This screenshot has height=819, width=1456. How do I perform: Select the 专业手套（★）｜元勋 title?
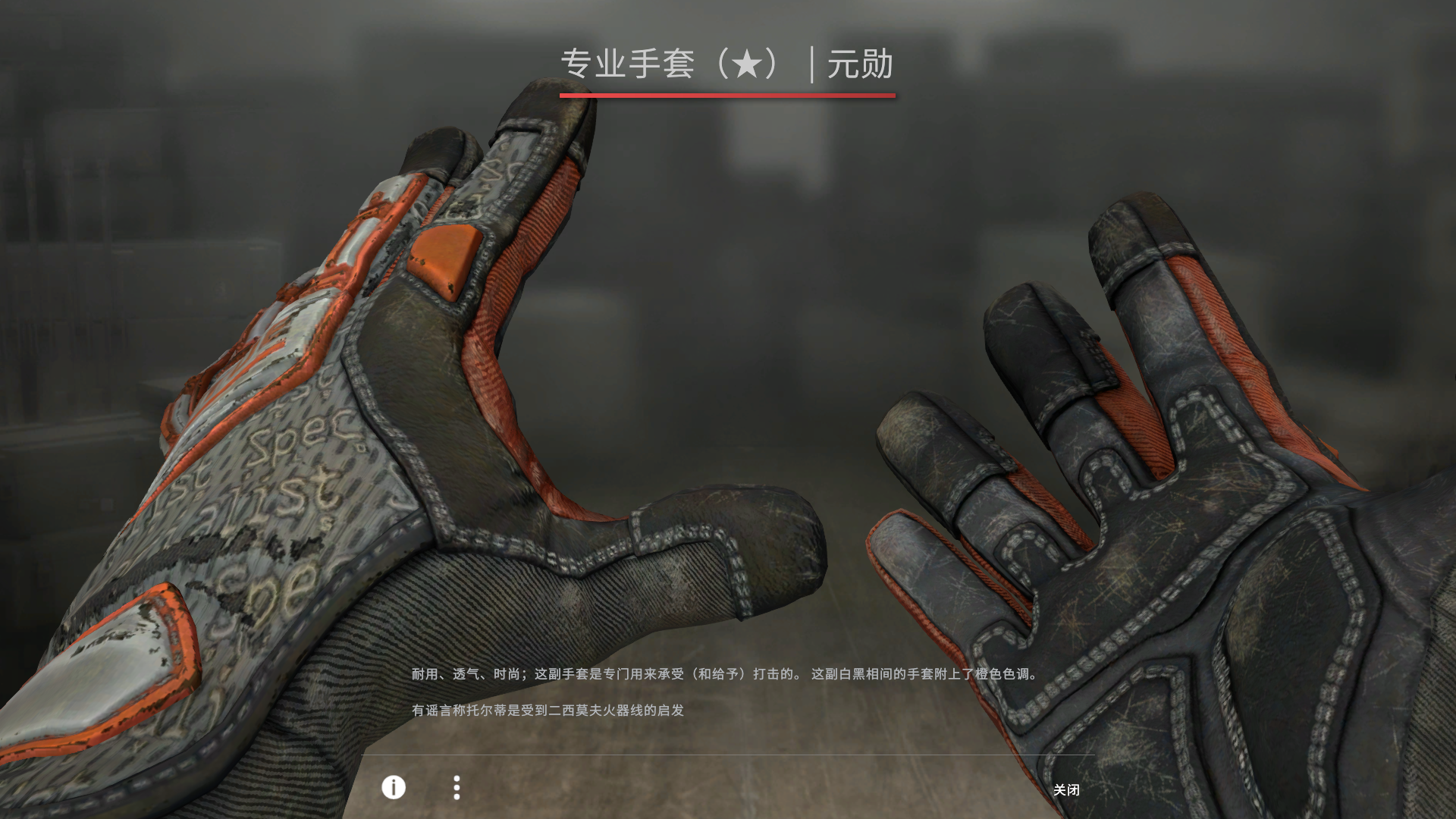[x=728, y=65]
